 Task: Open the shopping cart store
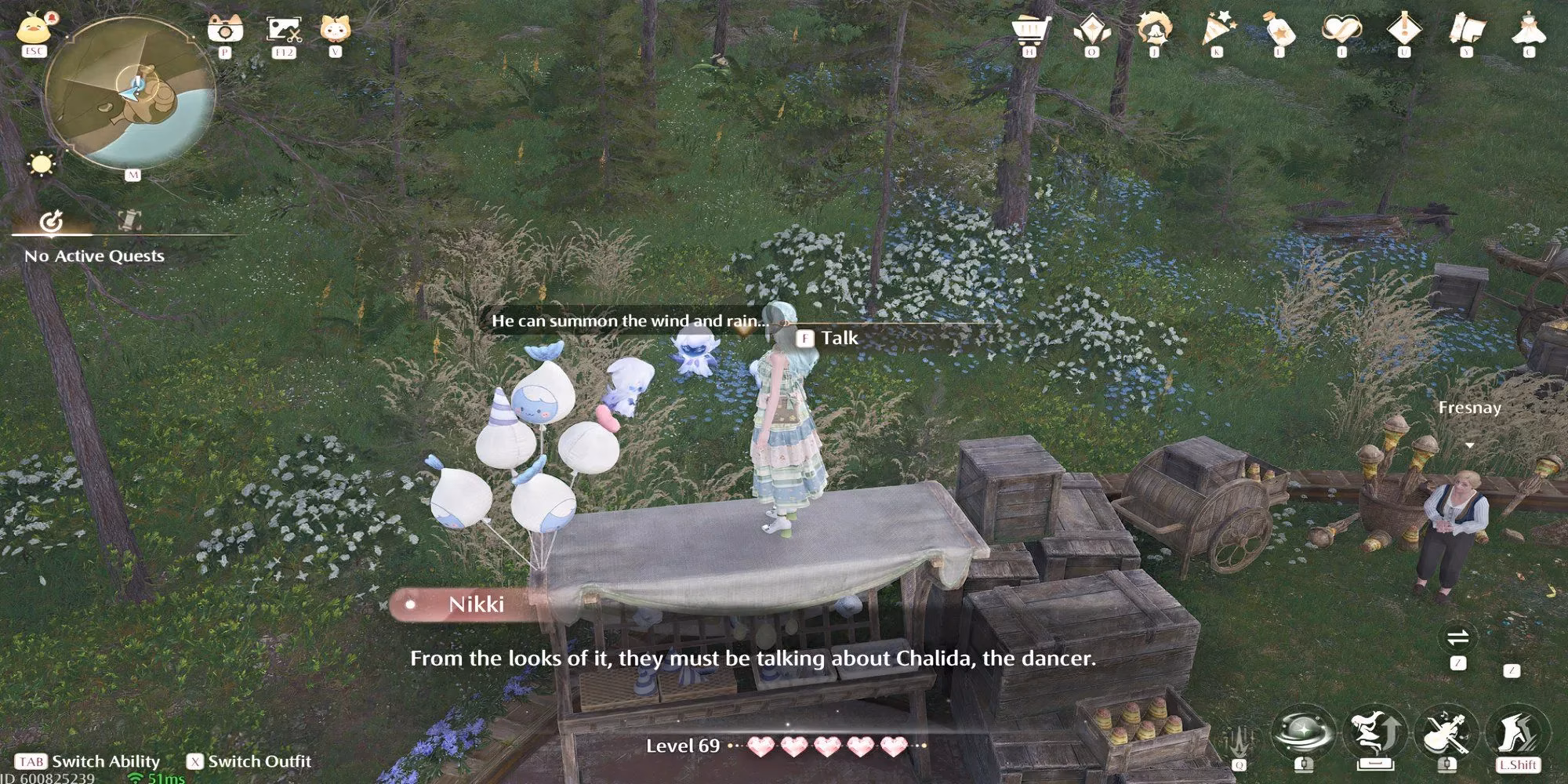click(x=1029, y=31)
